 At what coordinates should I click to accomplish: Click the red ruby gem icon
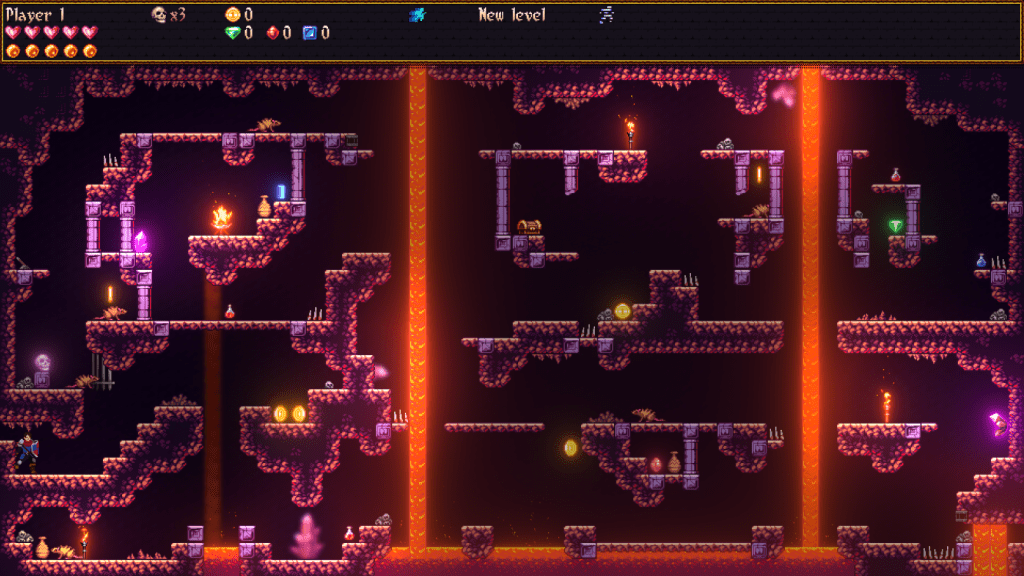(x=273, y=33)
